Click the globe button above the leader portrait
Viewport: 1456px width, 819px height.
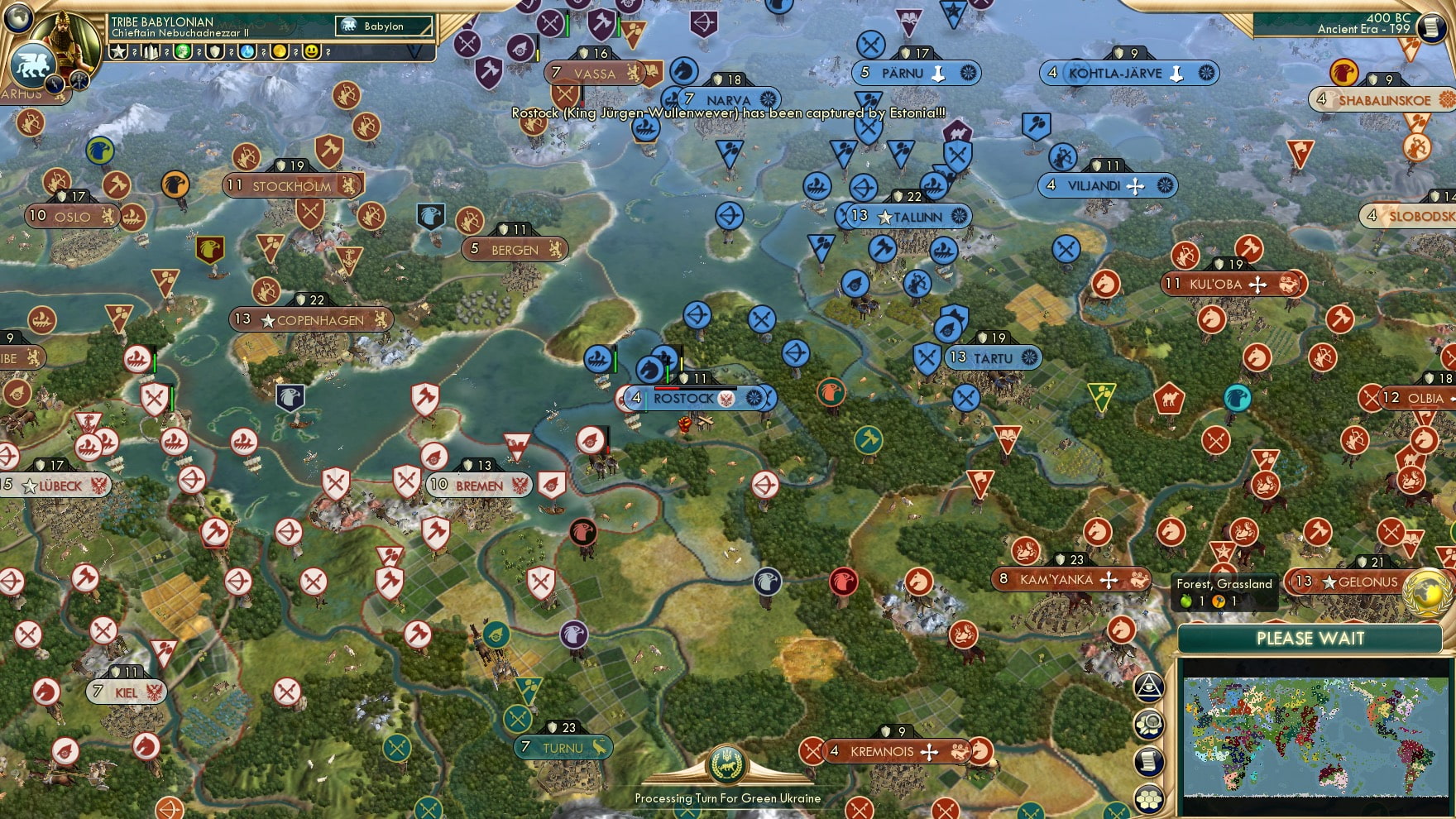[17, 17]
